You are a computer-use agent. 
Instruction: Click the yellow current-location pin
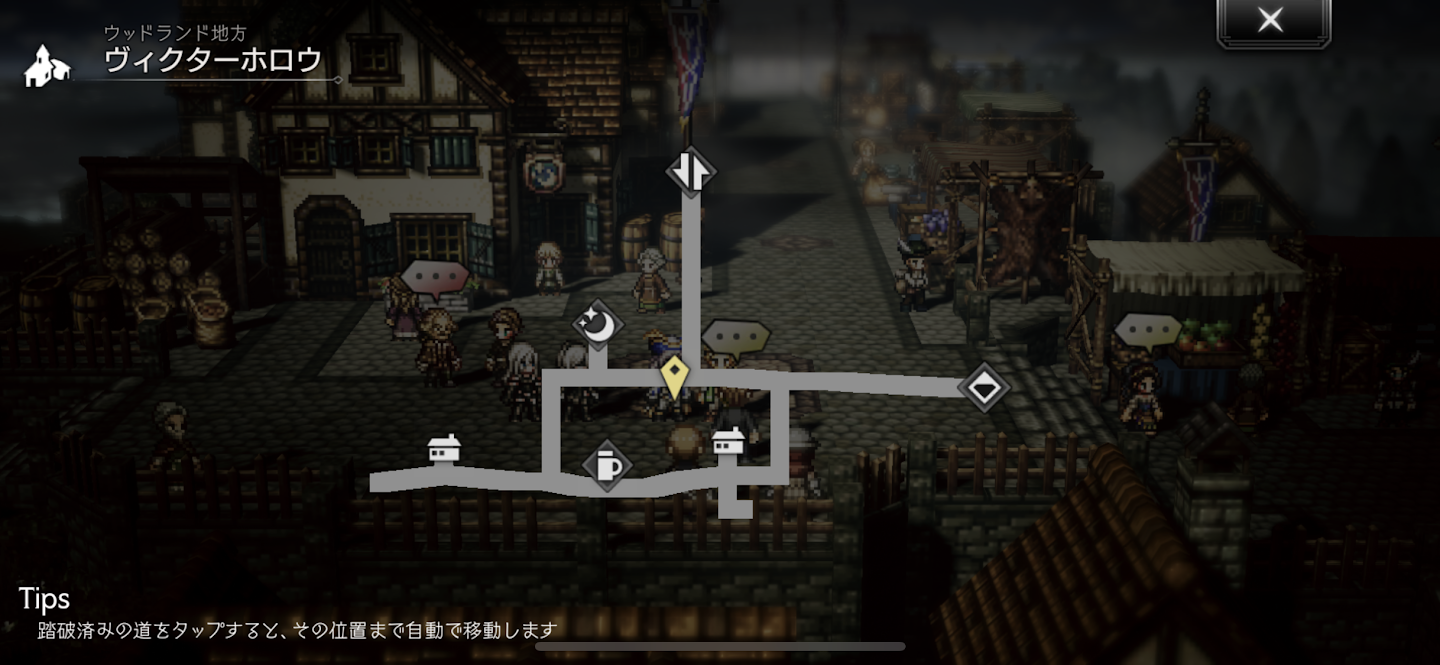click(676, 378)
